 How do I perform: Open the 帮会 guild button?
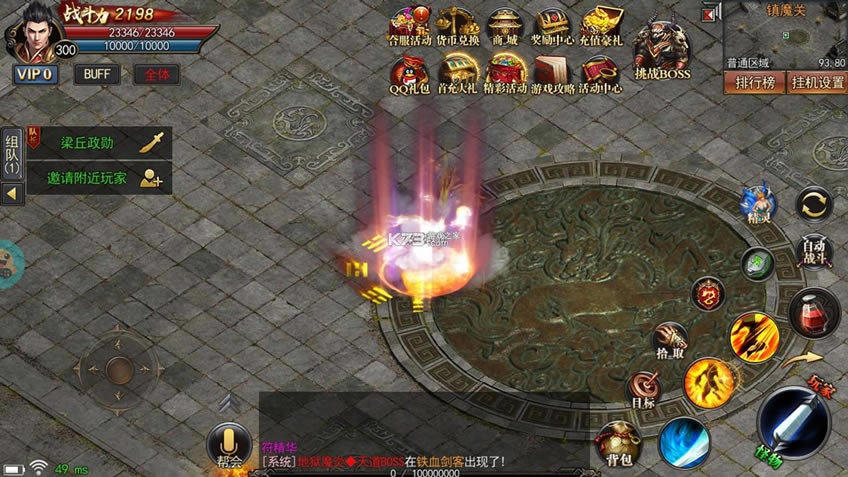[229, 446]
